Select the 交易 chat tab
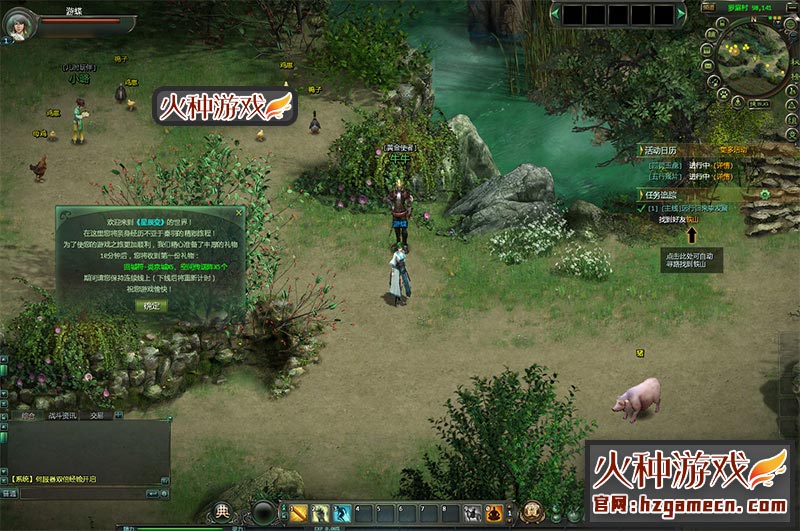Image resolution: width=800 pixels, height=531 pixels. pyautogui.click(x=97, y=414)
